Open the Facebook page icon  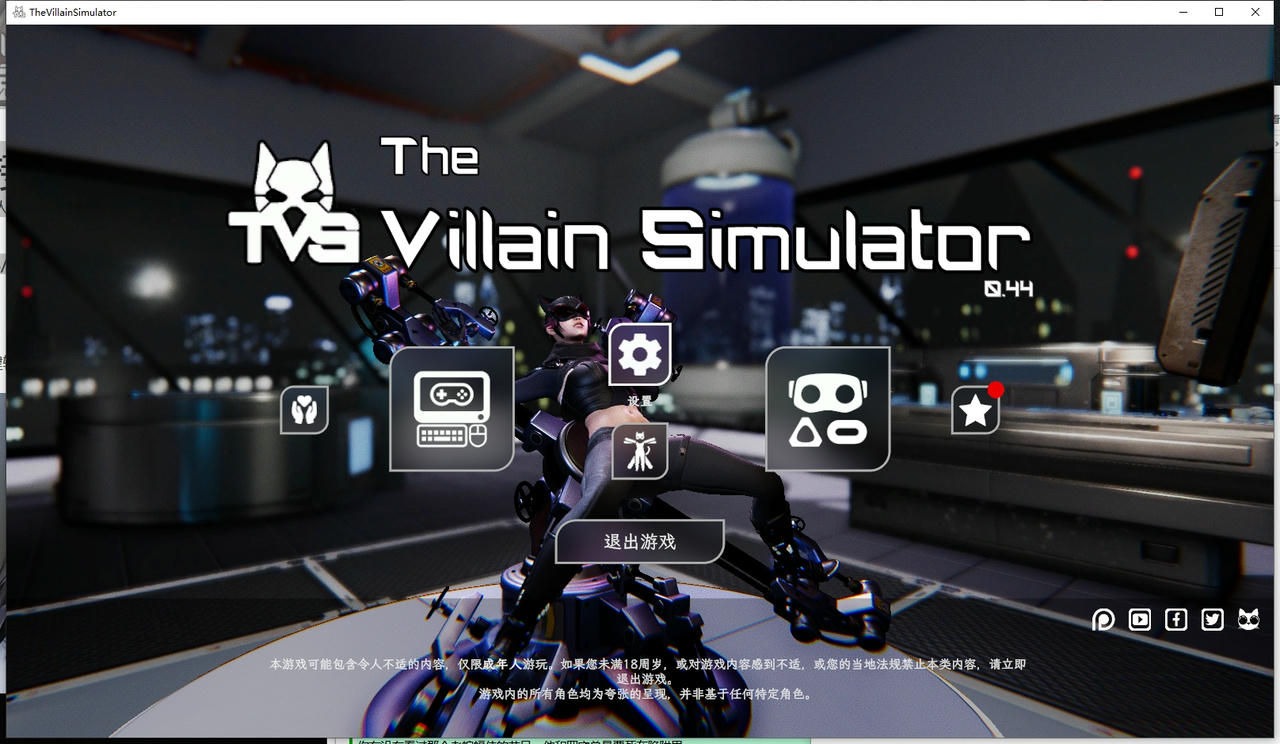point(1176,620)
